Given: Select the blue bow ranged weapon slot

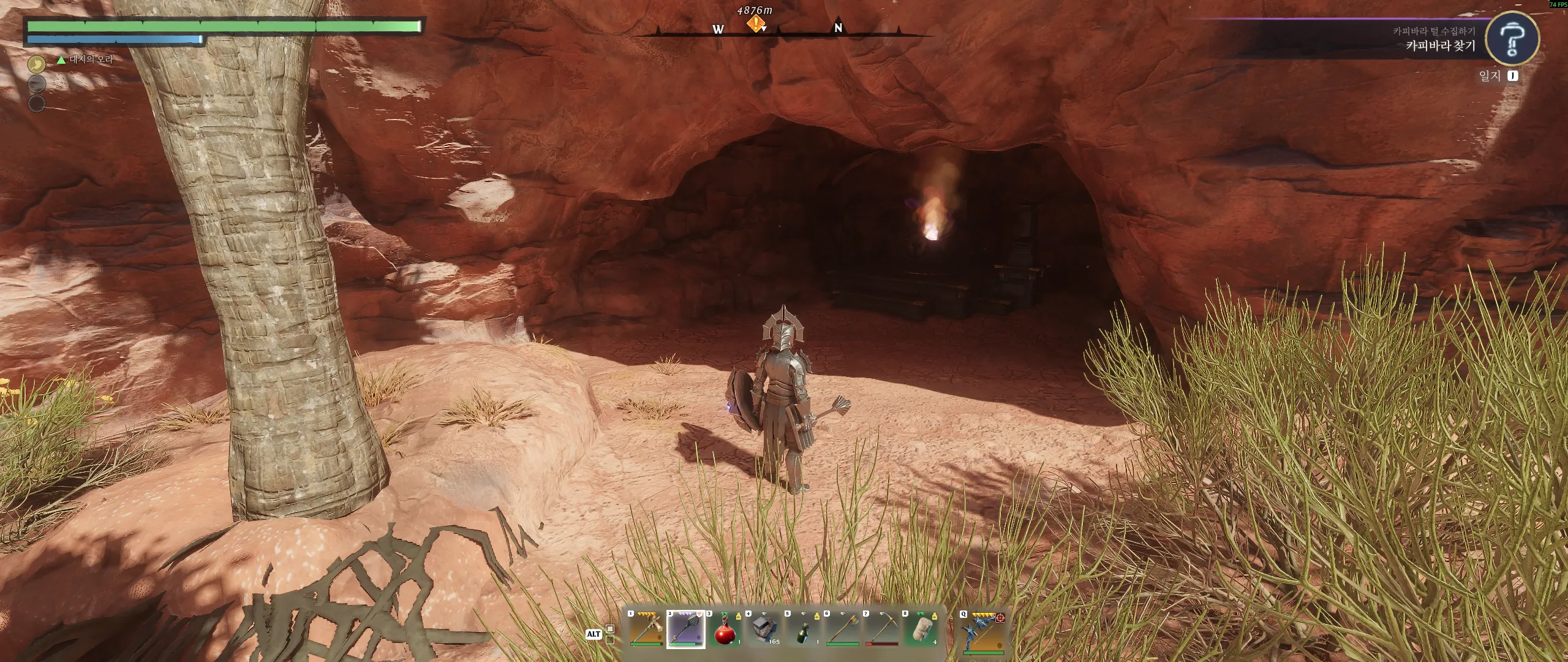Looking at the screenshot, I should [983, 631].
